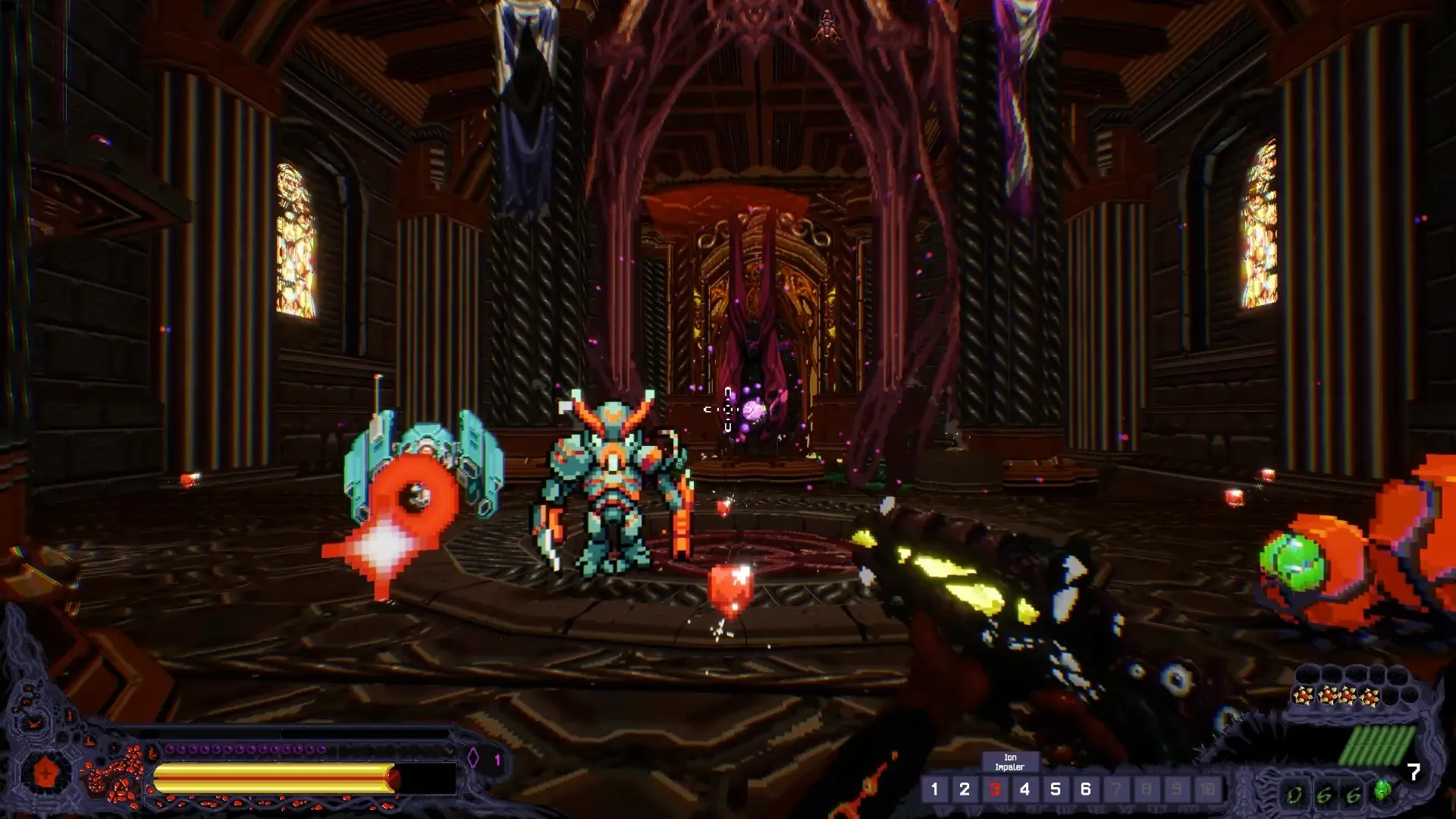
Task: Click the yellow health bar
Action: (x=265, y=776)
